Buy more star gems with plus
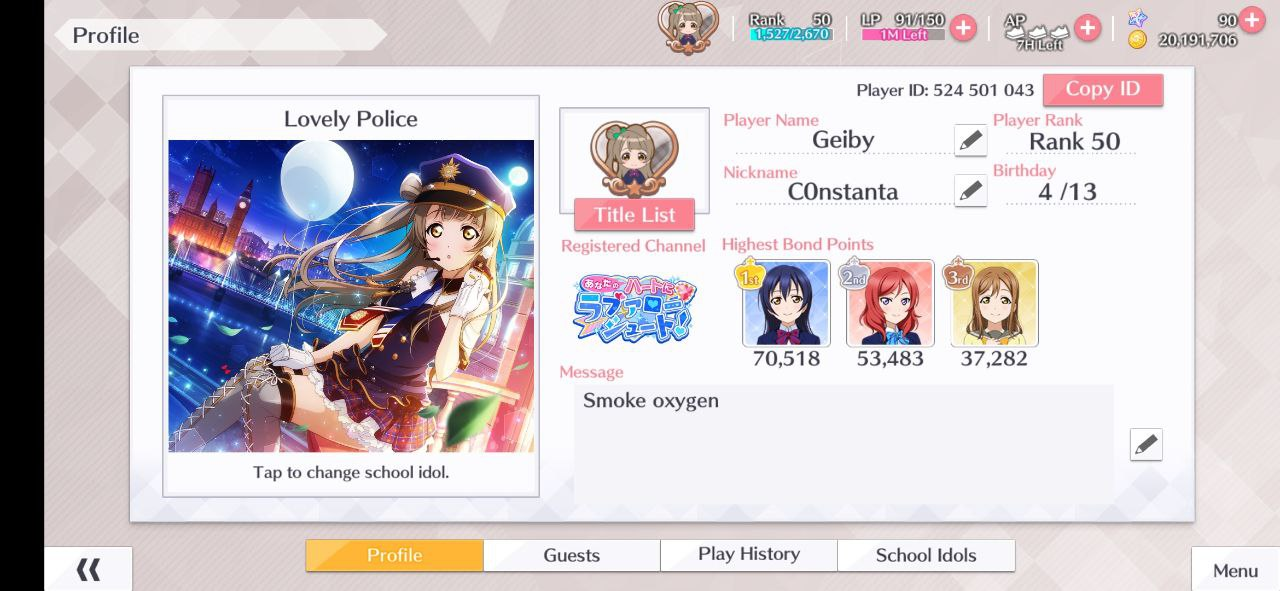 point(1251,19)
